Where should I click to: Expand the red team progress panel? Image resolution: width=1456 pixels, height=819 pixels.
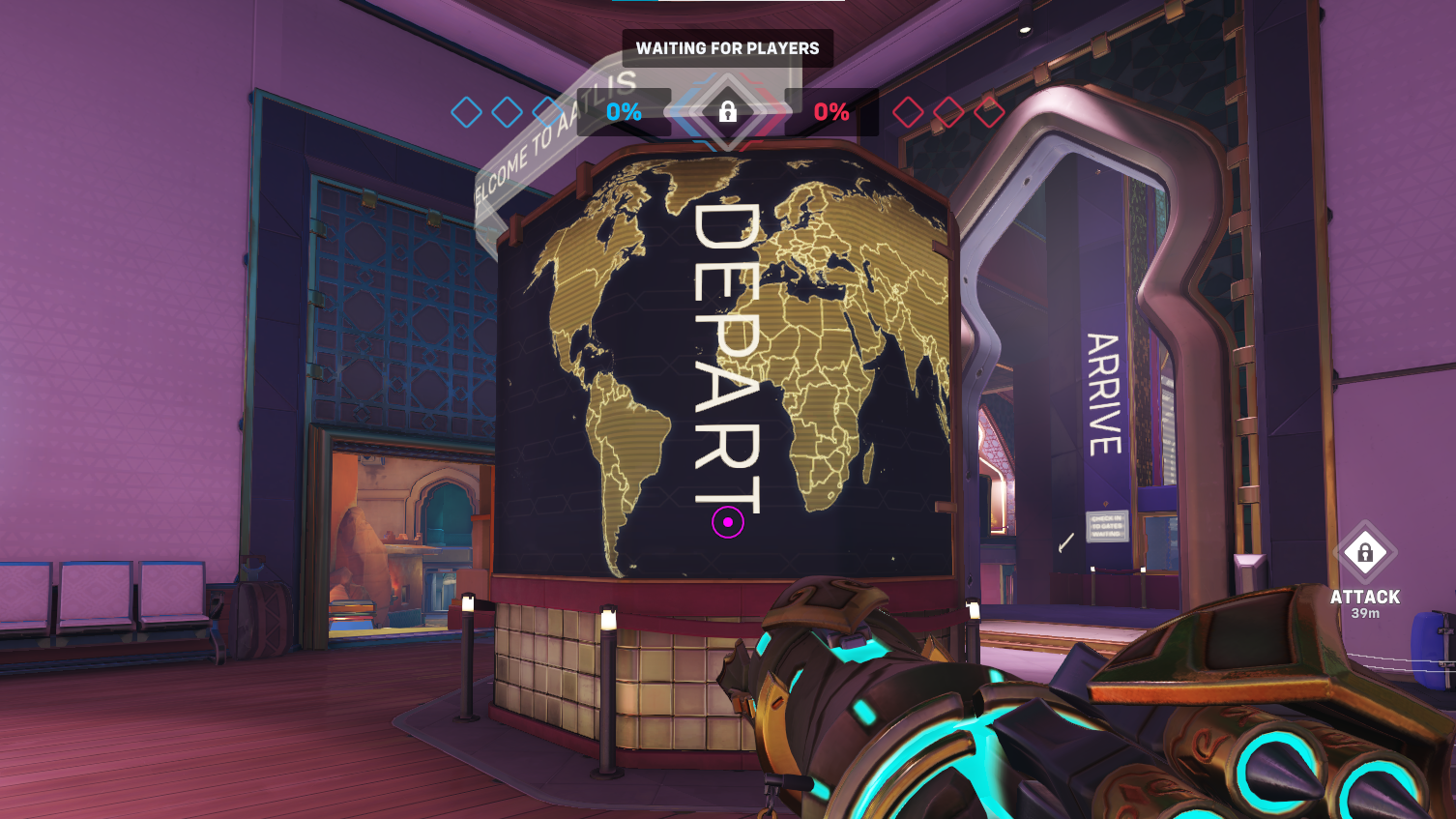tap(832, 111)
